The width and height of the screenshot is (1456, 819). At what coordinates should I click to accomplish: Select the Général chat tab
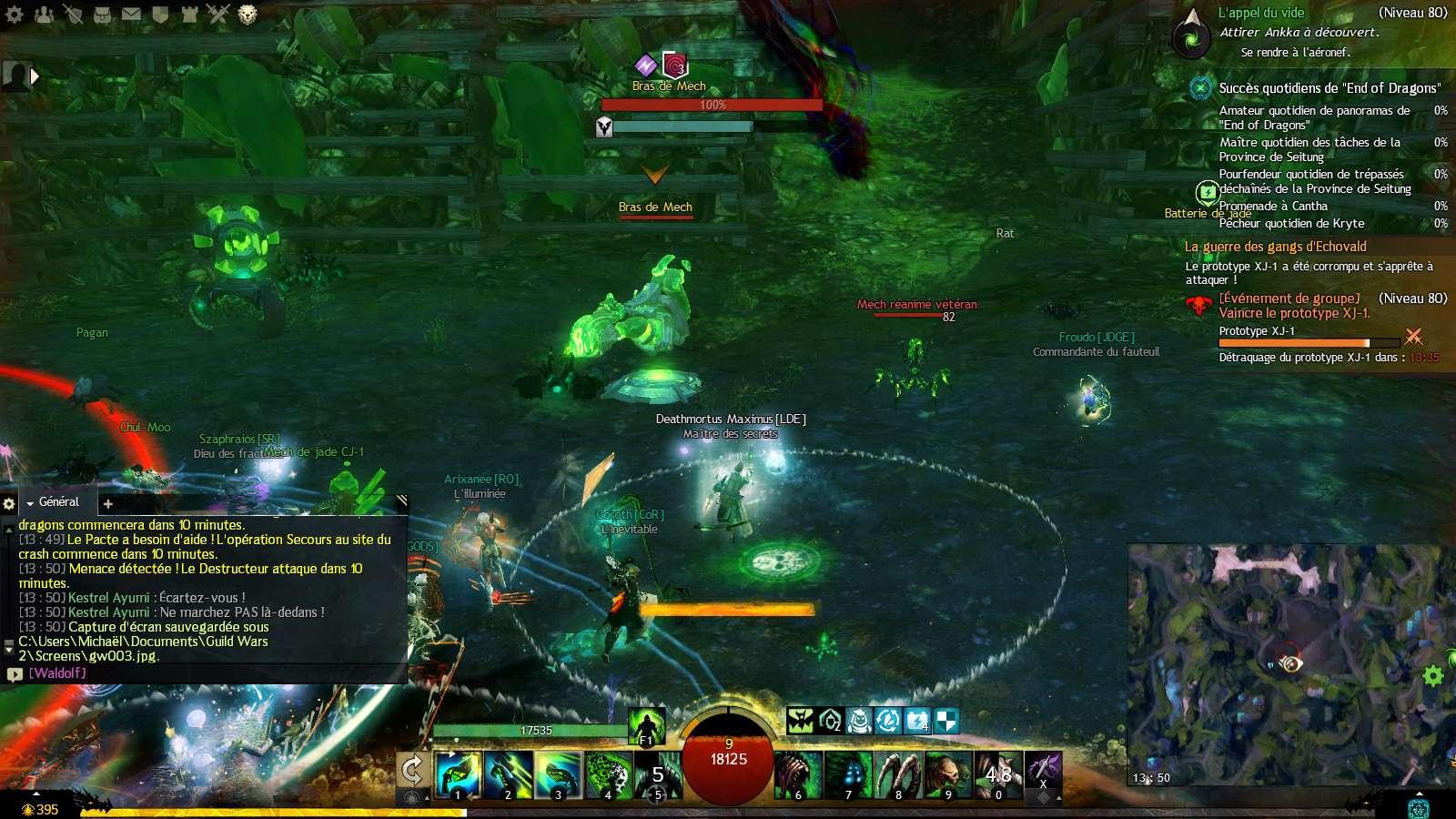(x=56, y=501)
